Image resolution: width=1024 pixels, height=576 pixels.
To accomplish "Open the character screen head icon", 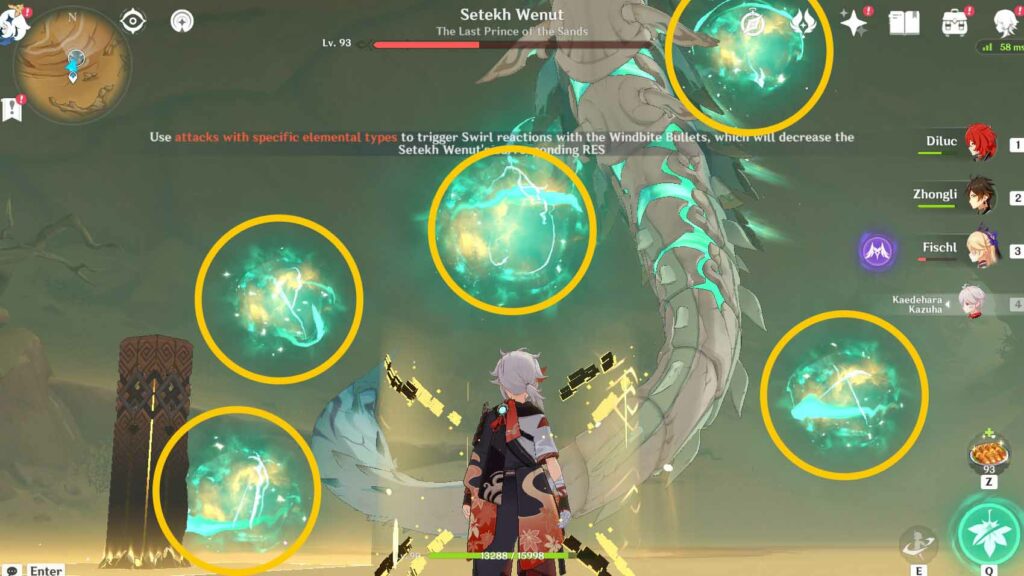I will coord(1005,22).
